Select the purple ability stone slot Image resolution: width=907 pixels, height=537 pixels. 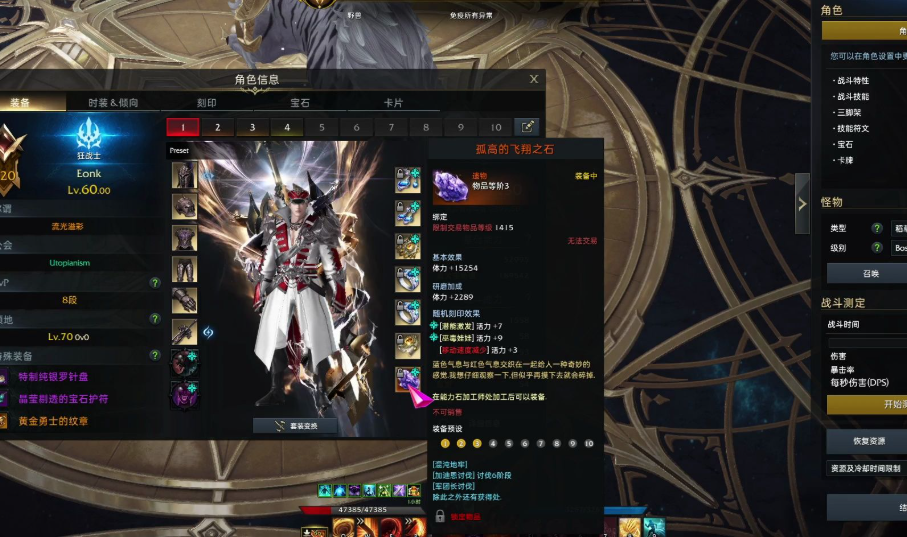[407, 378]
